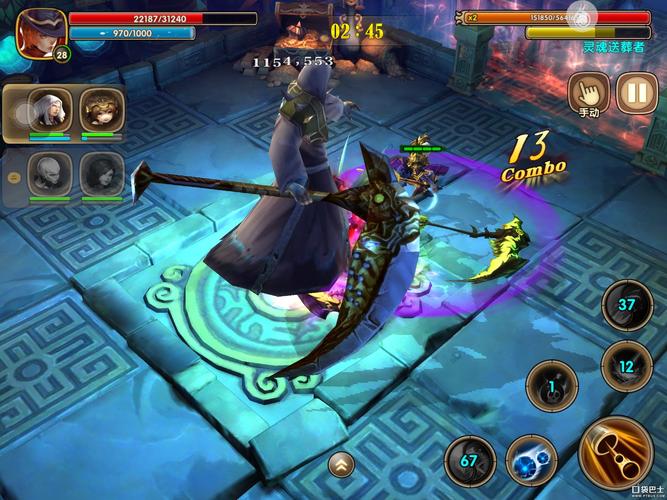The width and height of the screenshot is (667, 500).
Task: Use the golden basic attack button
Action: tap(614, 452)
